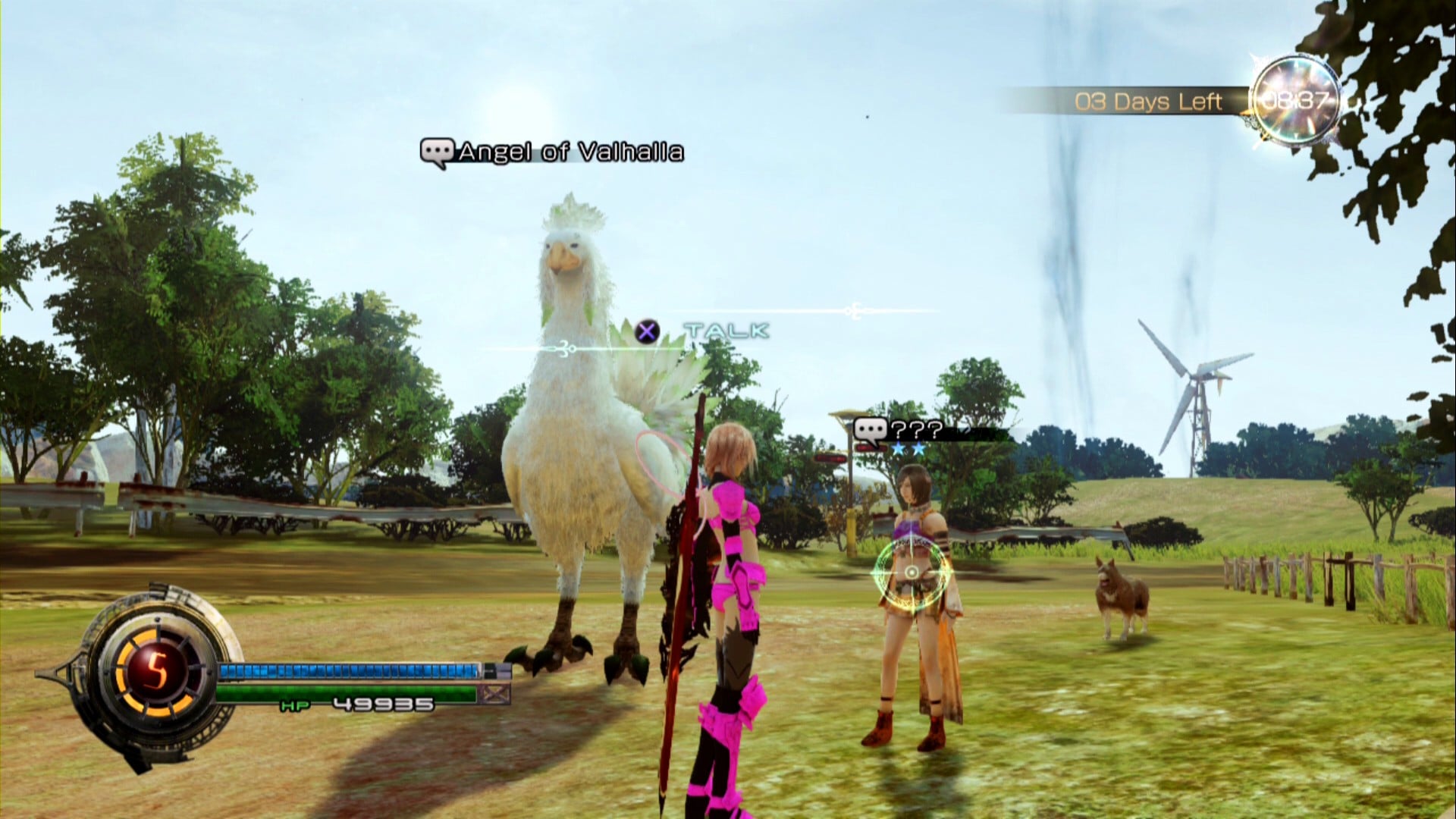Select the Angel of Valhalla name tag
Viewport: 1456px width, 819px height.
(x=552, y=152)
